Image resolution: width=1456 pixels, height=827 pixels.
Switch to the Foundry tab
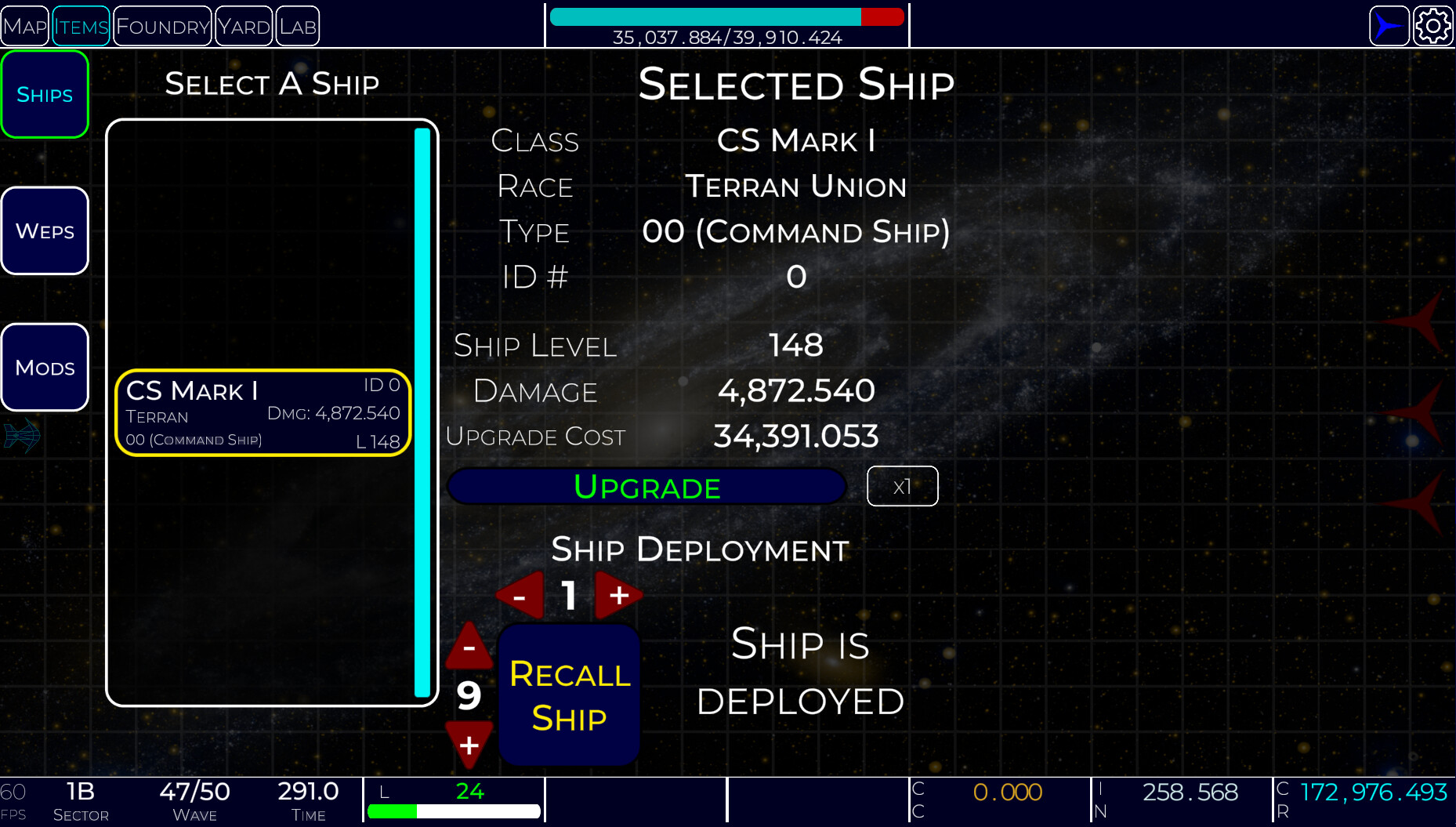click(161, 25)
